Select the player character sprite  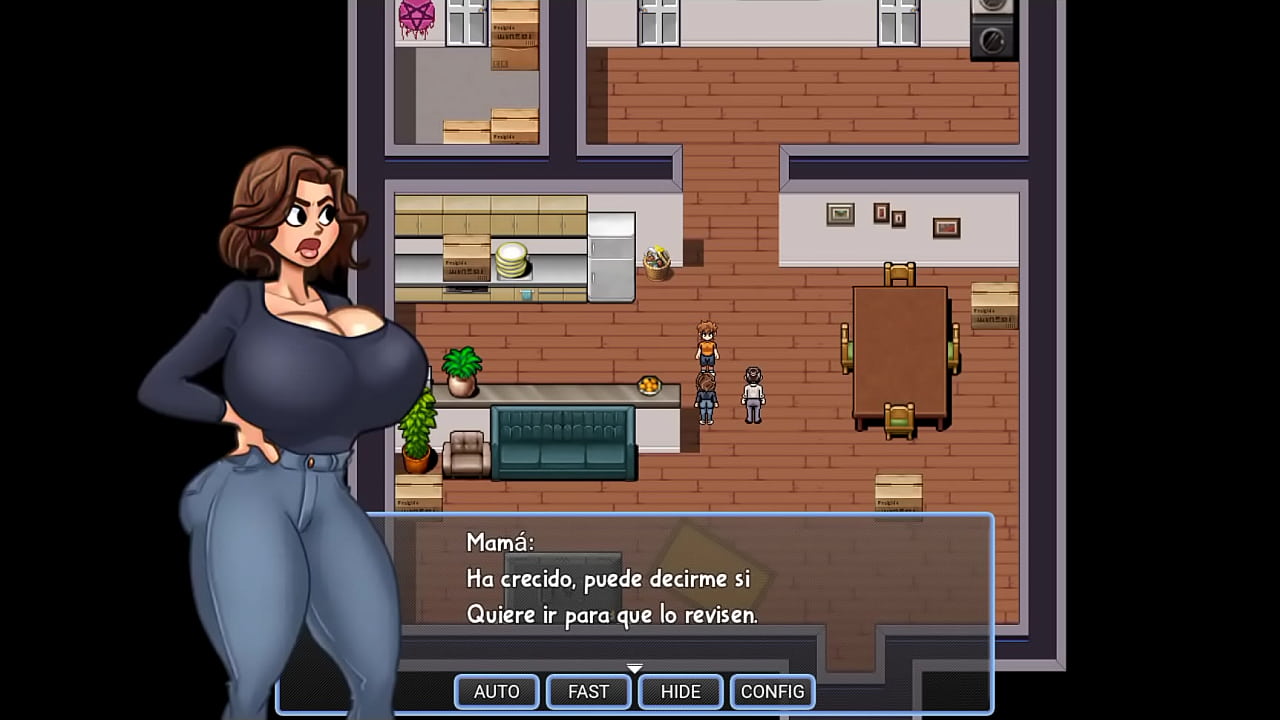(705, 345)
